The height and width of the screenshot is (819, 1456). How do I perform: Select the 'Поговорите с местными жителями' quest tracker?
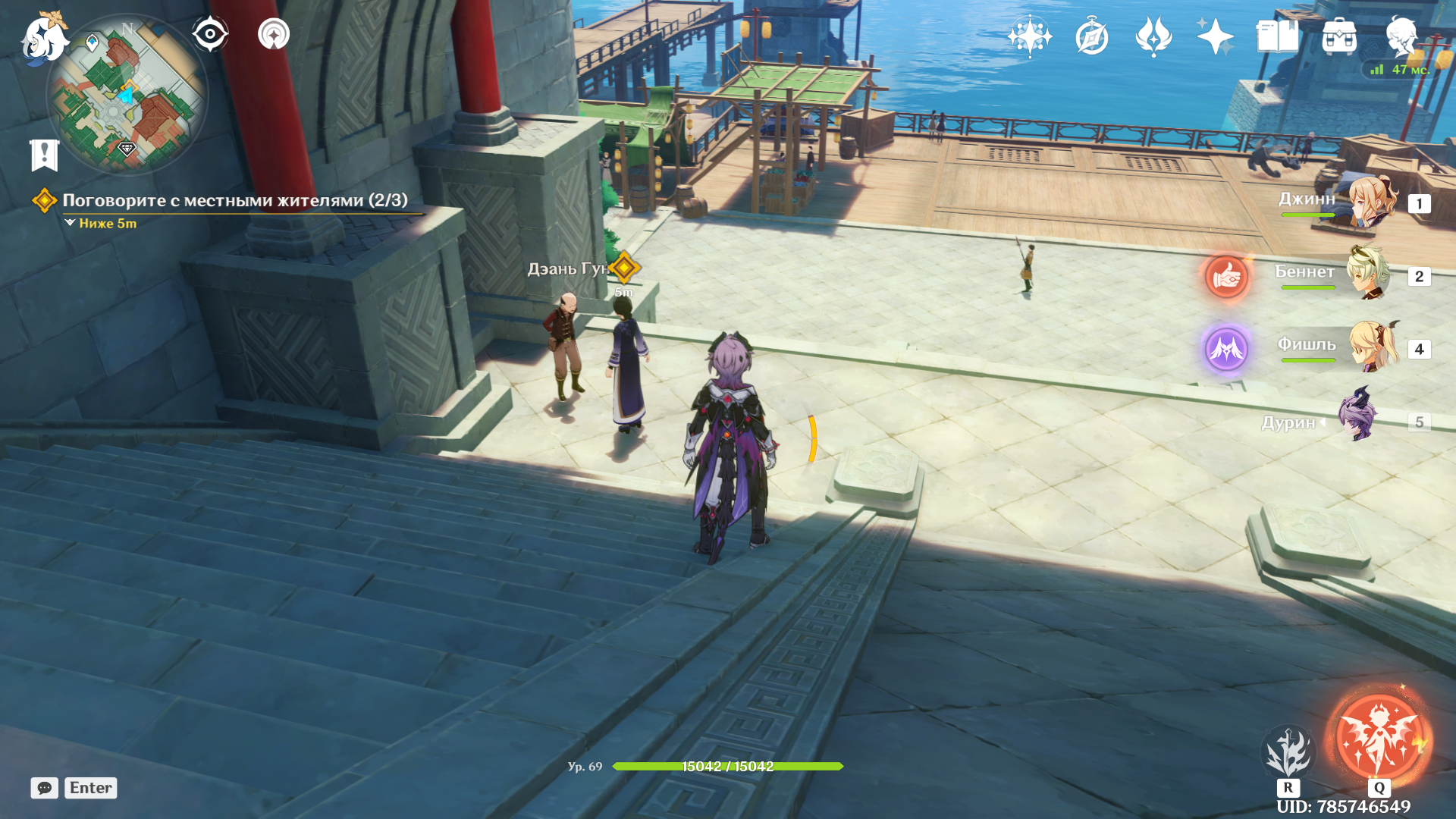[x=234, y=200]
